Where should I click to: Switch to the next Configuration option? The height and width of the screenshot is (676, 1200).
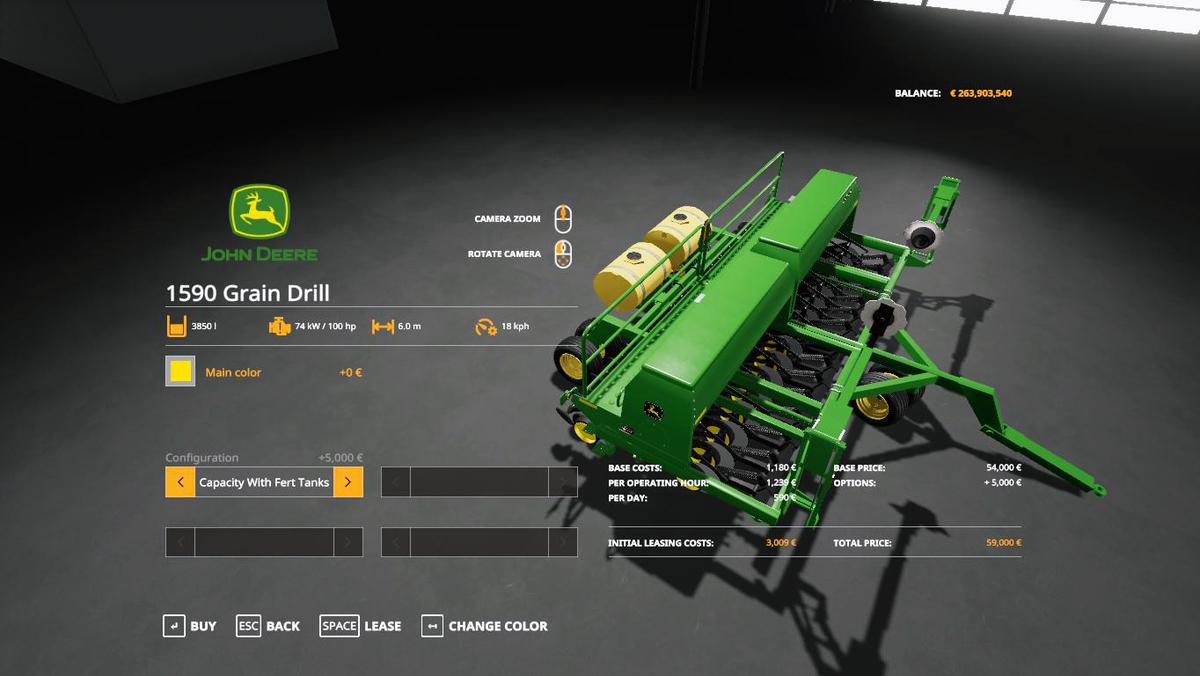tap(348, 482)
